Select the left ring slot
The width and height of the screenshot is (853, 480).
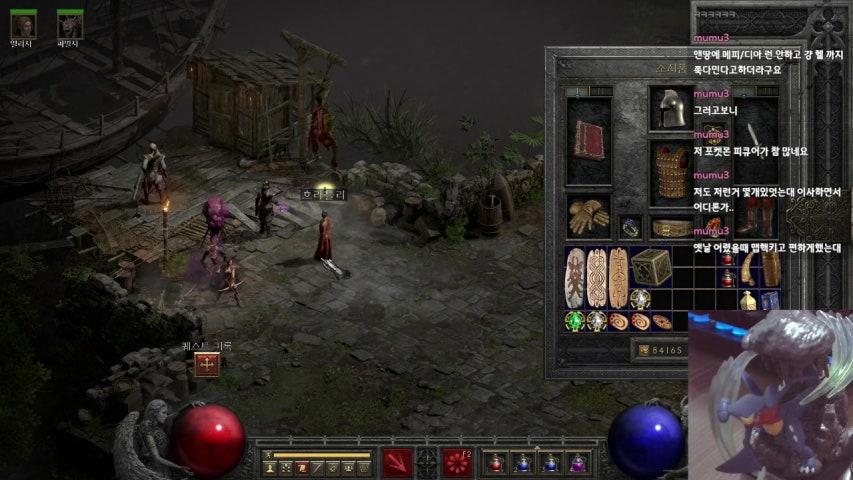point(629,227)
